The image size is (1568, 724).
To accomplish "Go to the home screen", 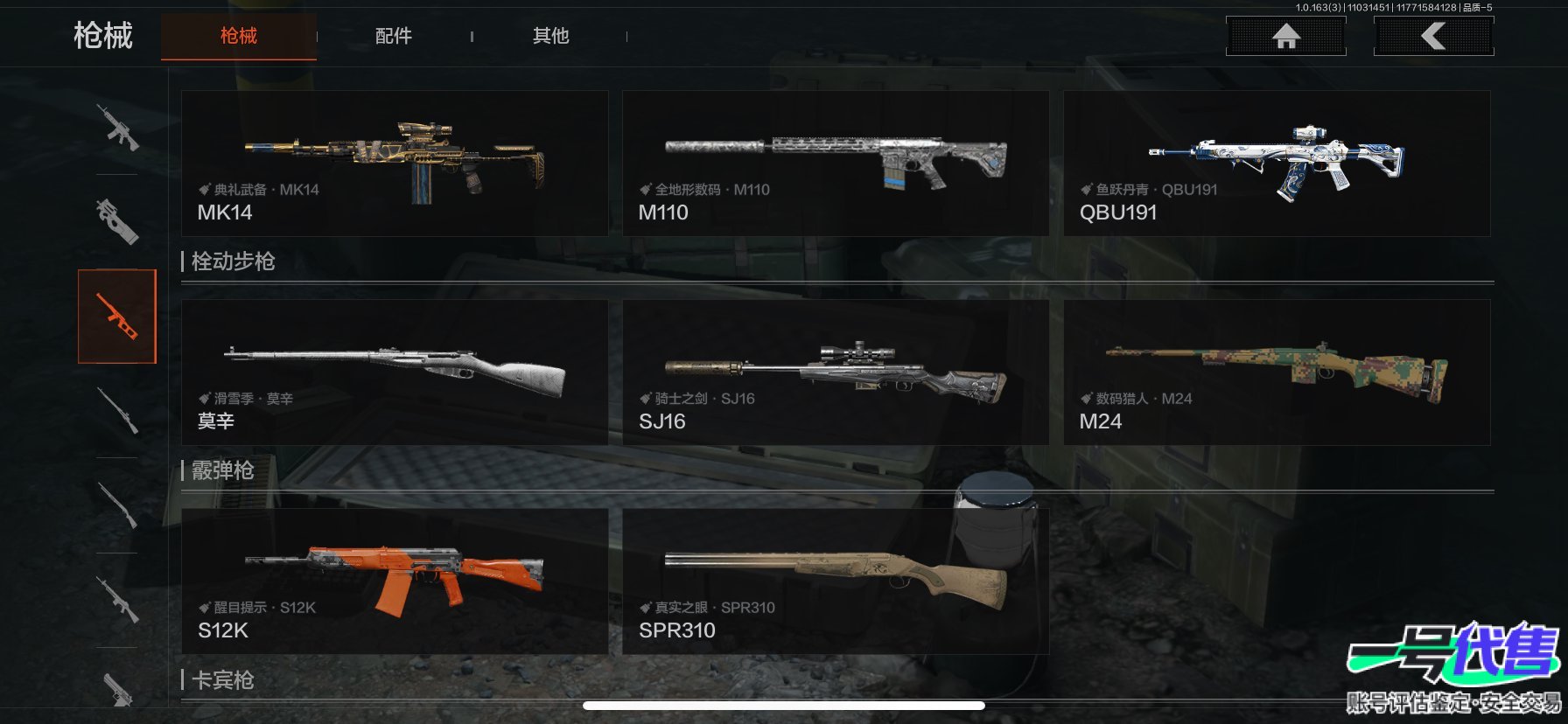I will tap(1285, 36).
